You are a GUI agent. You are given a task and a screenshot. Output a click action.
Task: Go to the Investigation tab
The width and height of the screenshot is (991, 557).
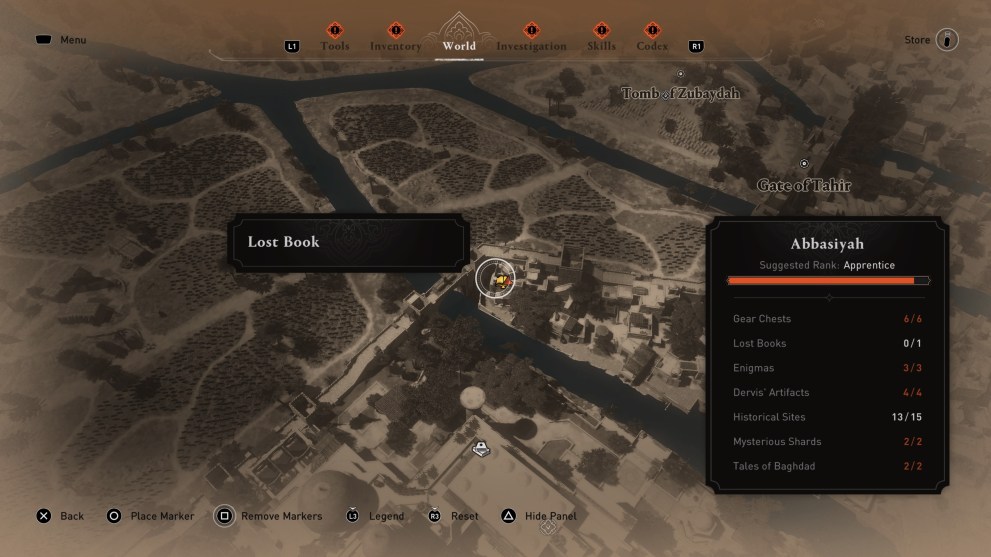coord(531,46)
